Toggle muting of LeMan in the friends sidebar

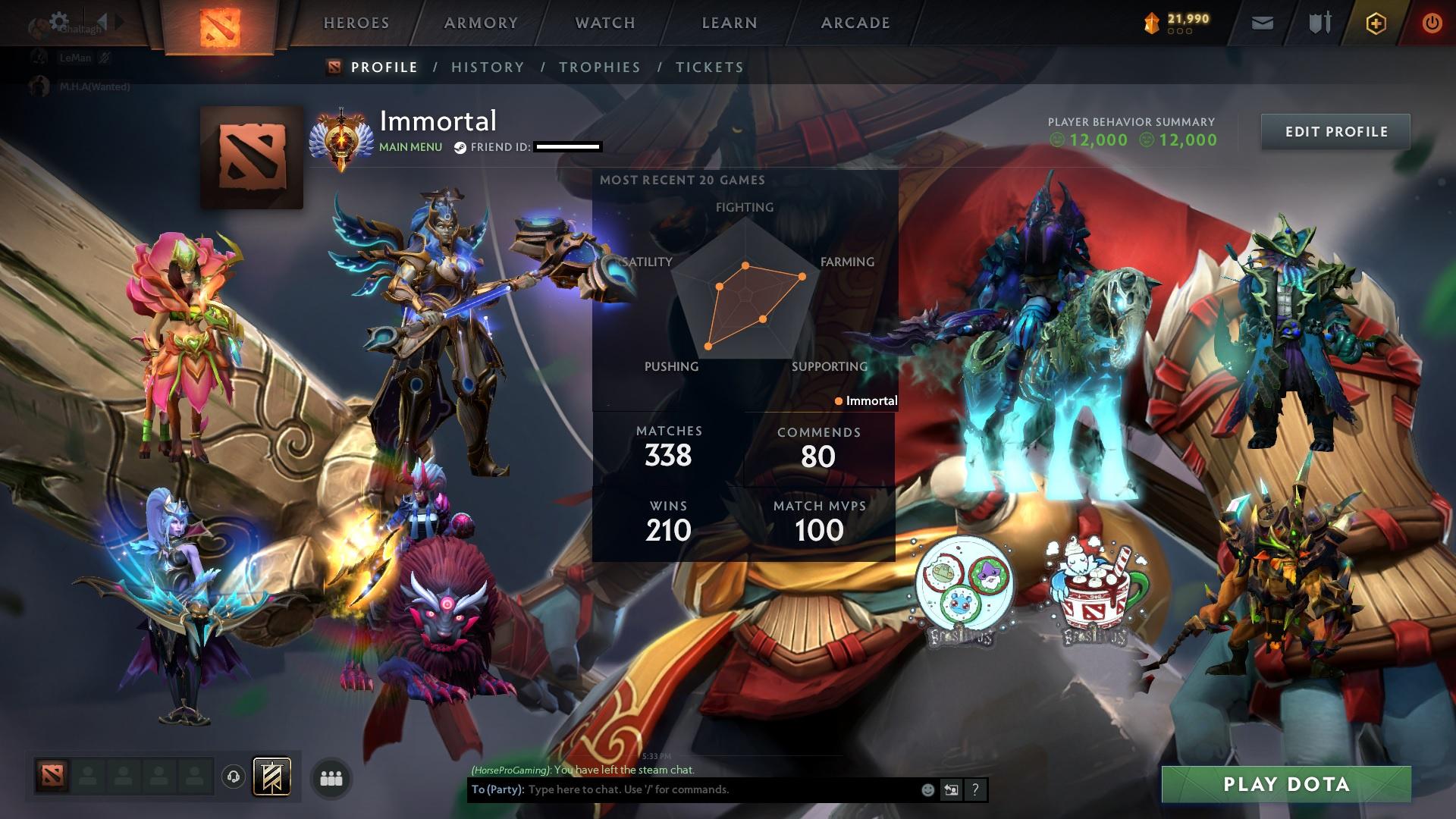pos(104,58)
